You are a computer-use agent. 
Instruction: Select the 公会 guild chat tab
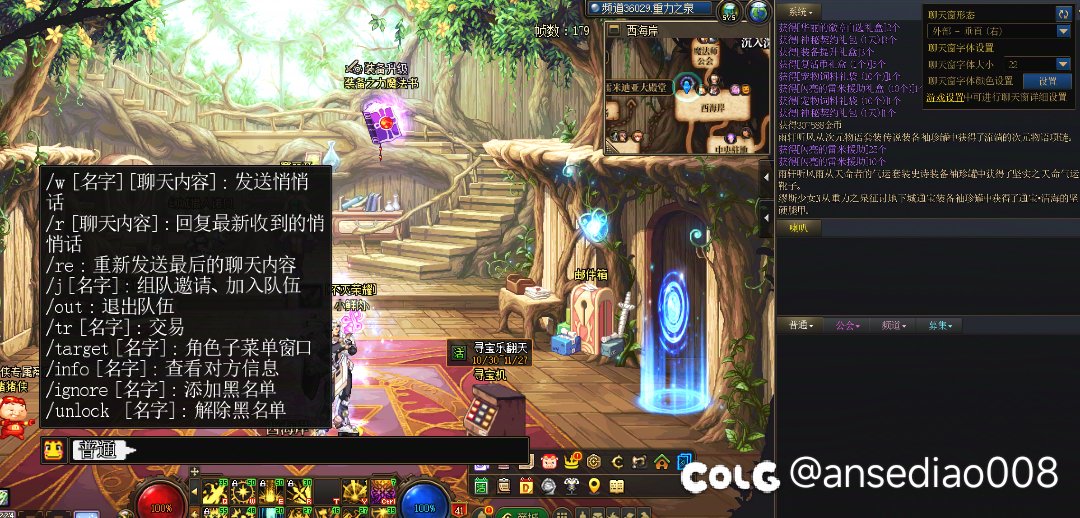848,325
